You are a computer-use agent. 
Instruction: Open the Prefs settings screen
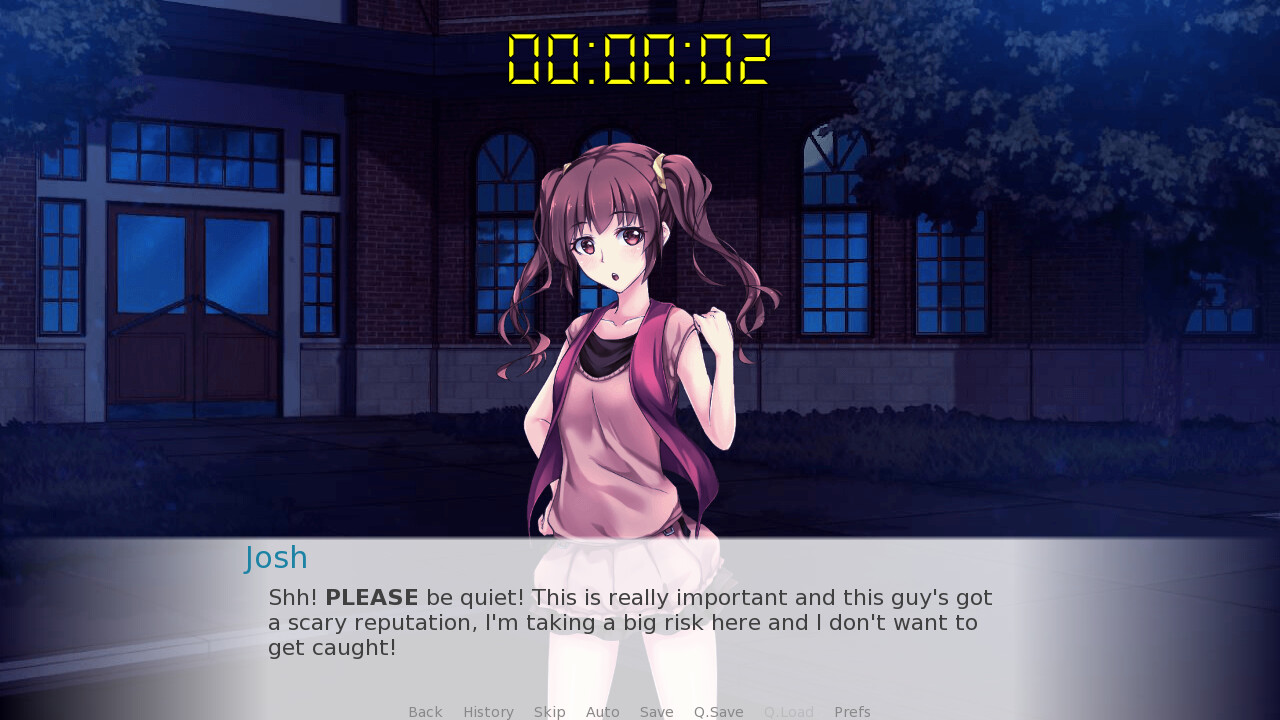coord(852,711)
